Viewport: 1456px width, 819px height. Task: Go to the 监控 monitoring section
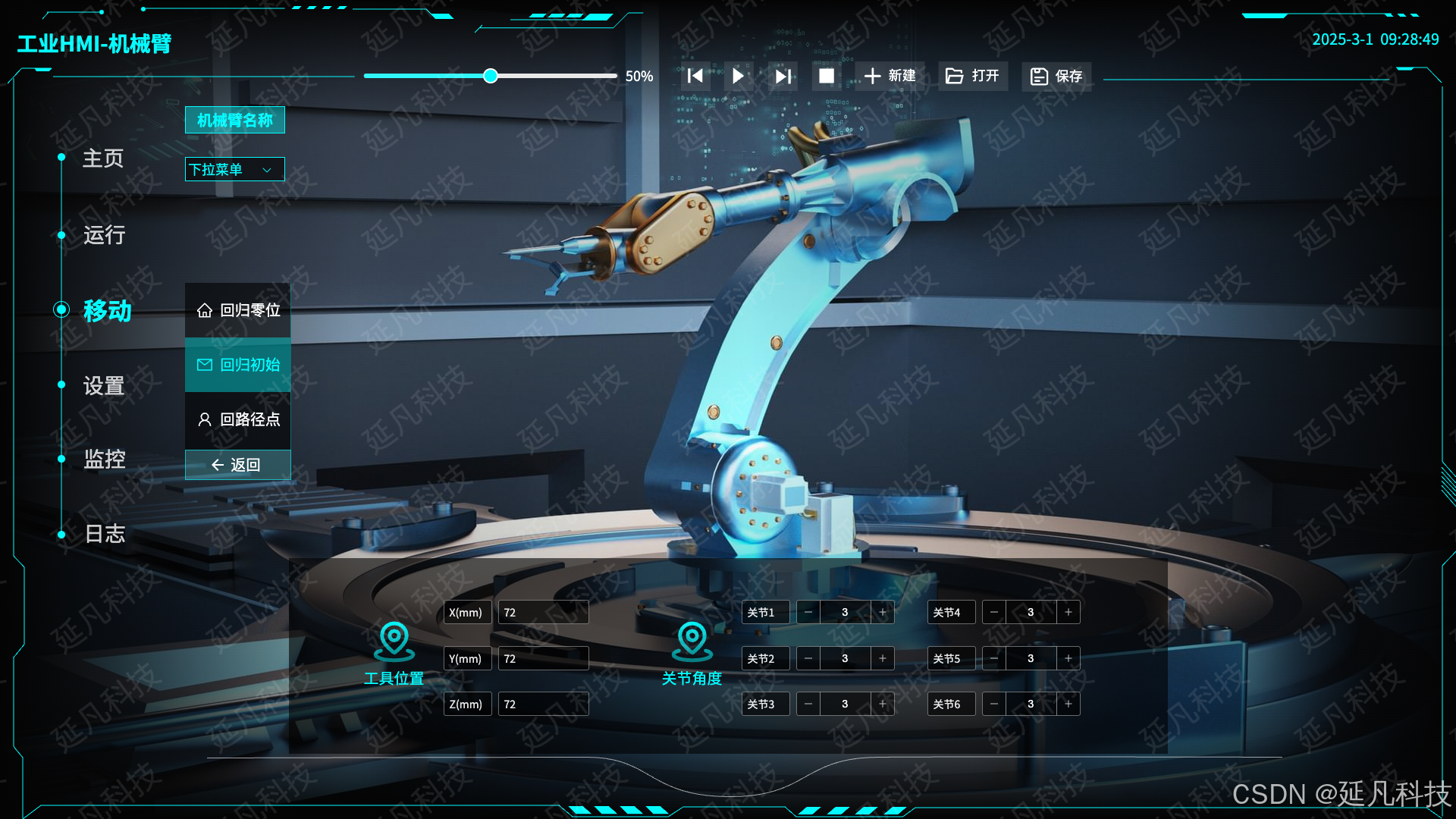104,459
